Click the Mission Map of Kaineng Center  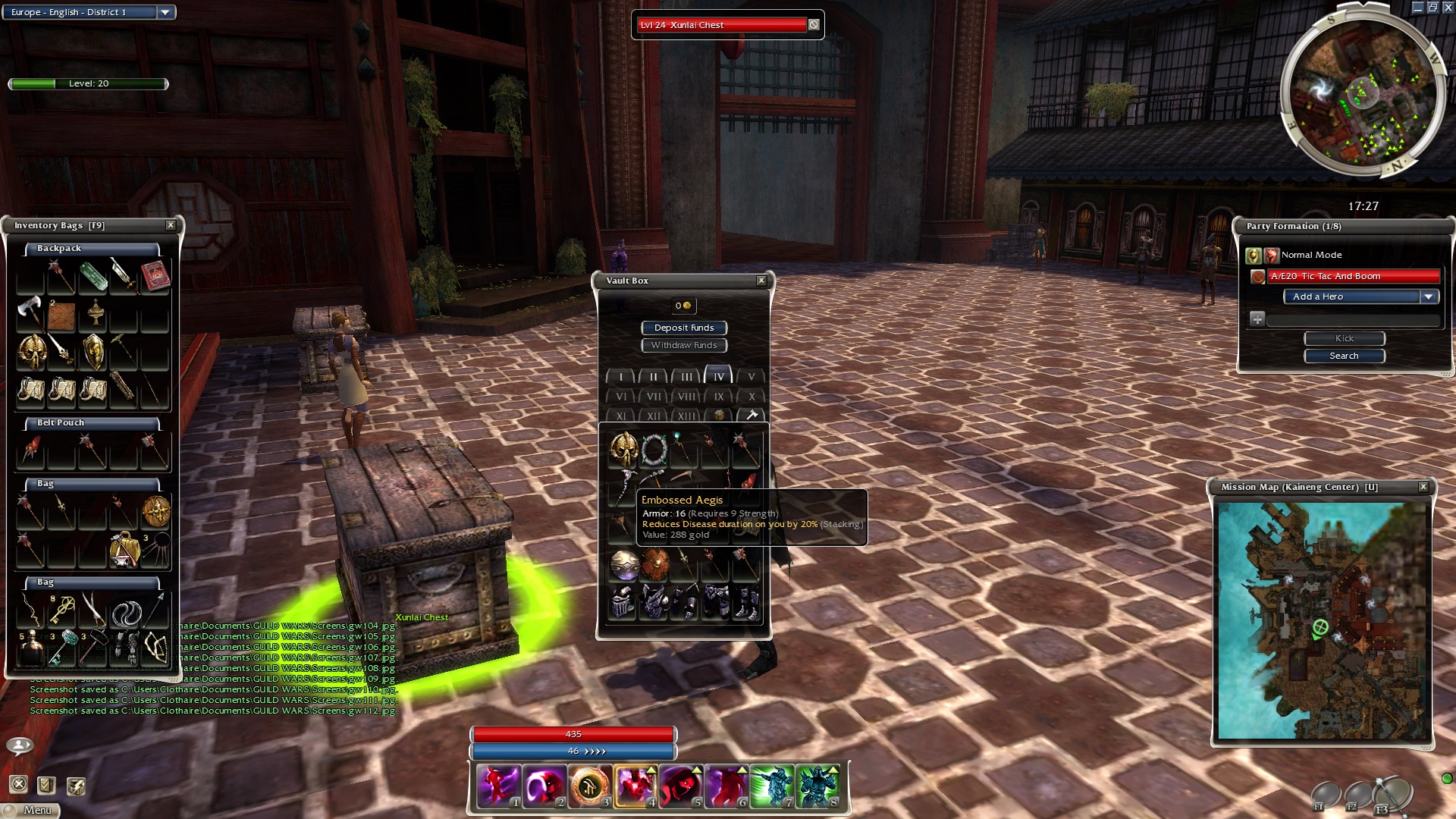(1323, 620)
